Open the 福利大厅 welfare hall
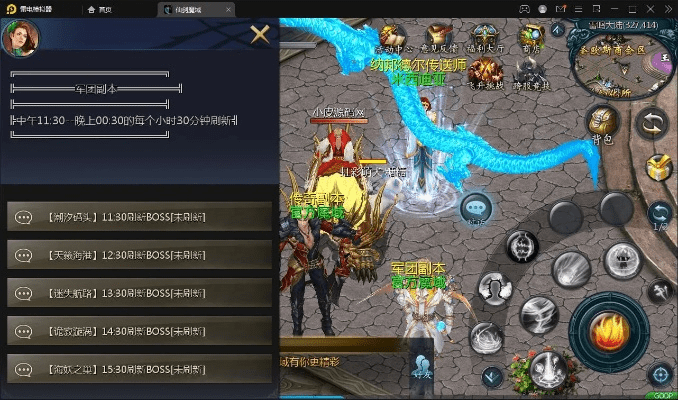 pos(485,35)
